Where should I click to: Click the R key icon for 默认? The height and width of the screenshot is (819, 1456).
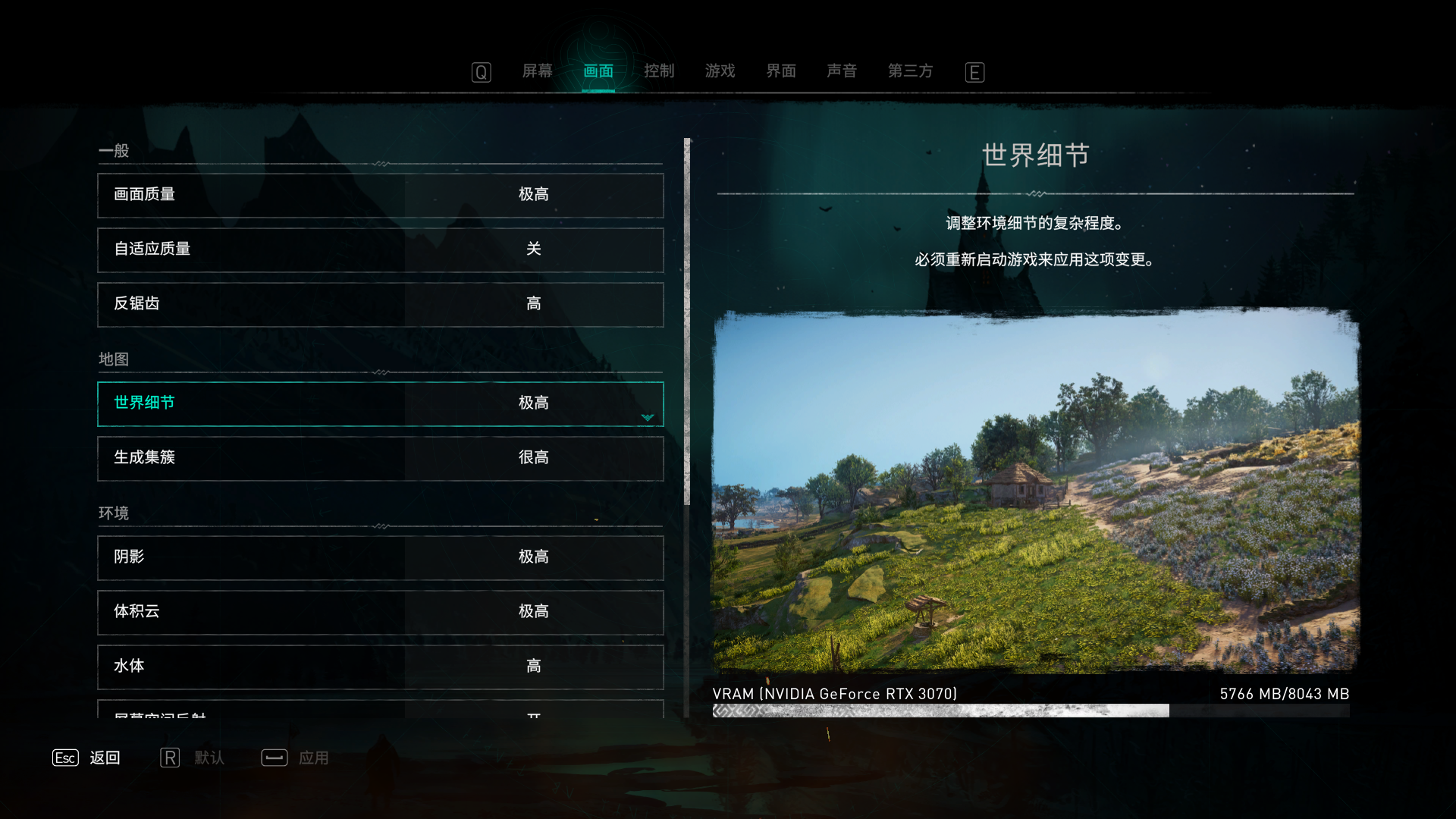pyautogui.click(x=170, y=758)
